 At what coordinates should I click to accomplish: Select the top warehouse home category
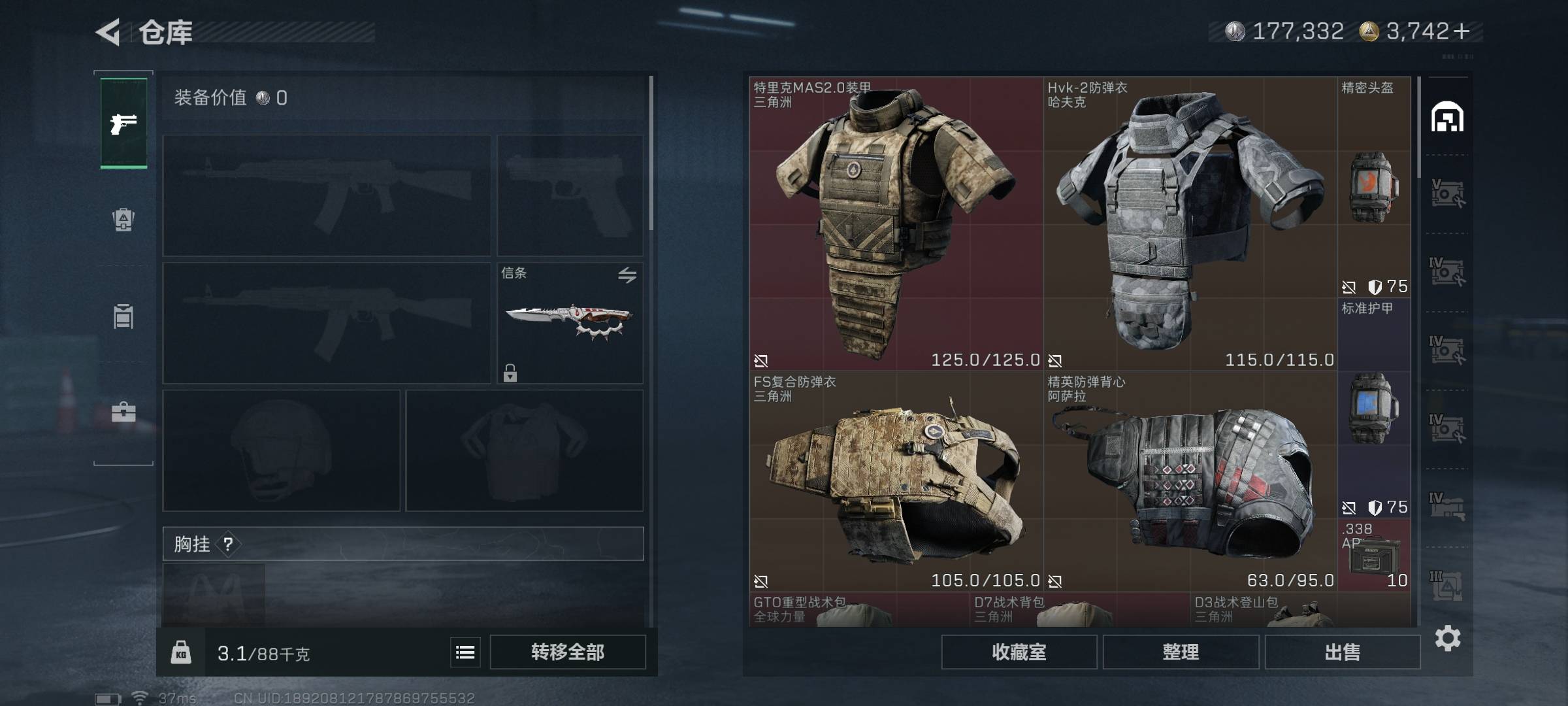coord(1447,118)
